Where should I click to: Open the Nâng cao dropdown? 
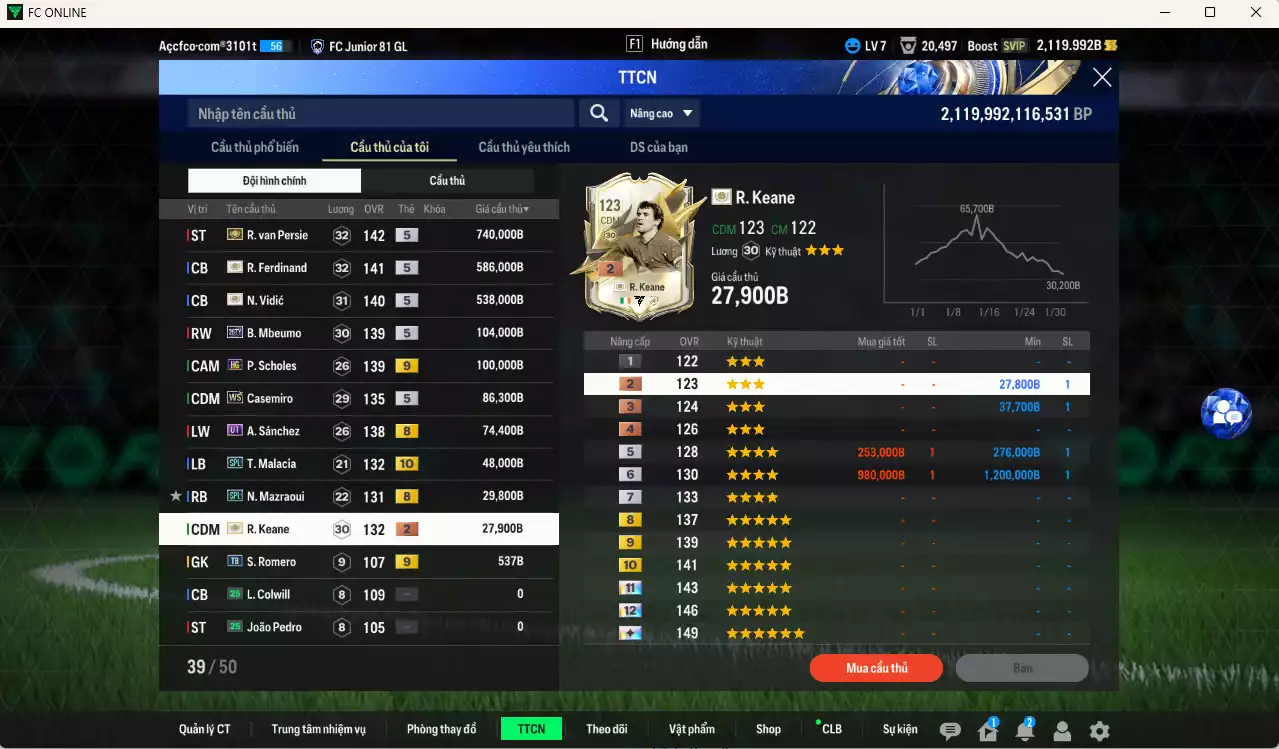[661, 114]
